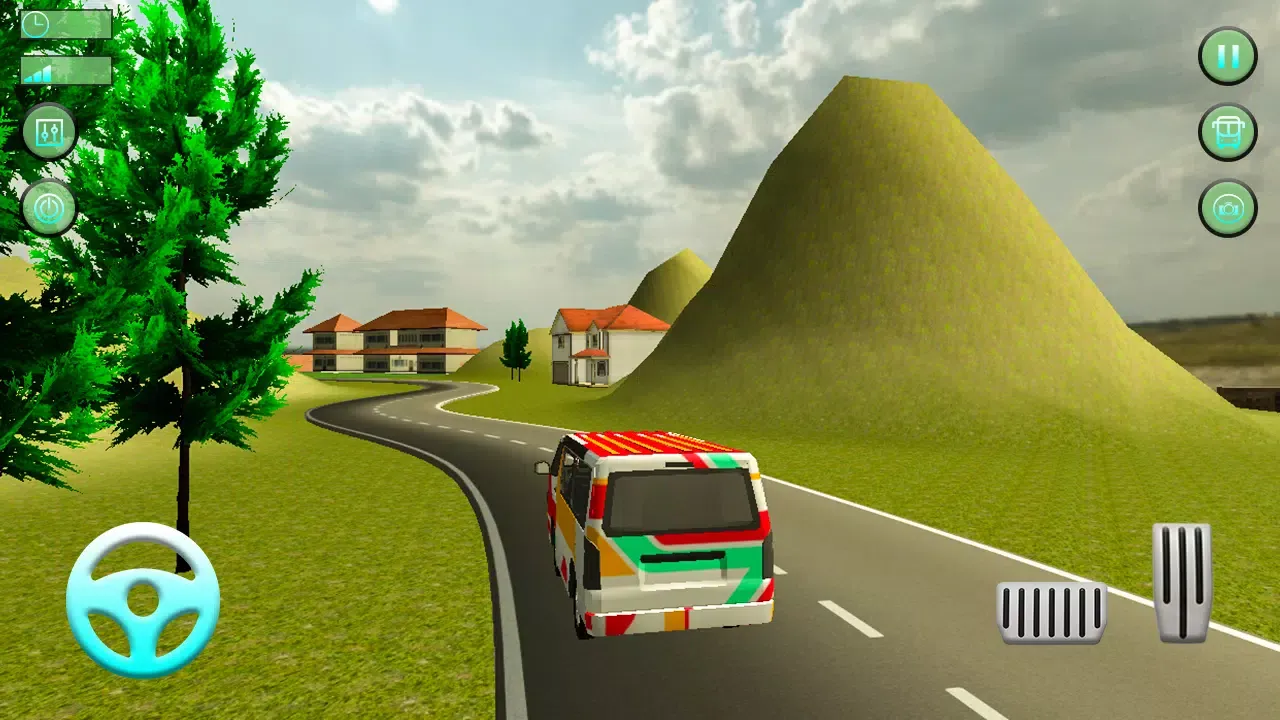Tap the bus icon button
1280x720 pixels.
(1227, 132)
